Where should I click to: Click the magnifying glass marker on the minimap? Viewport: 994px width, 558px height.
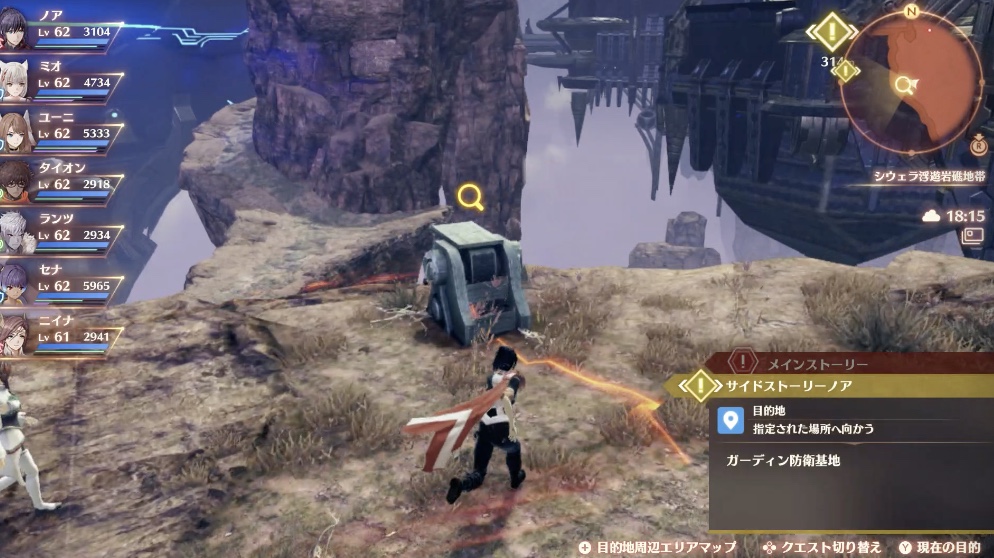point(907,84)
